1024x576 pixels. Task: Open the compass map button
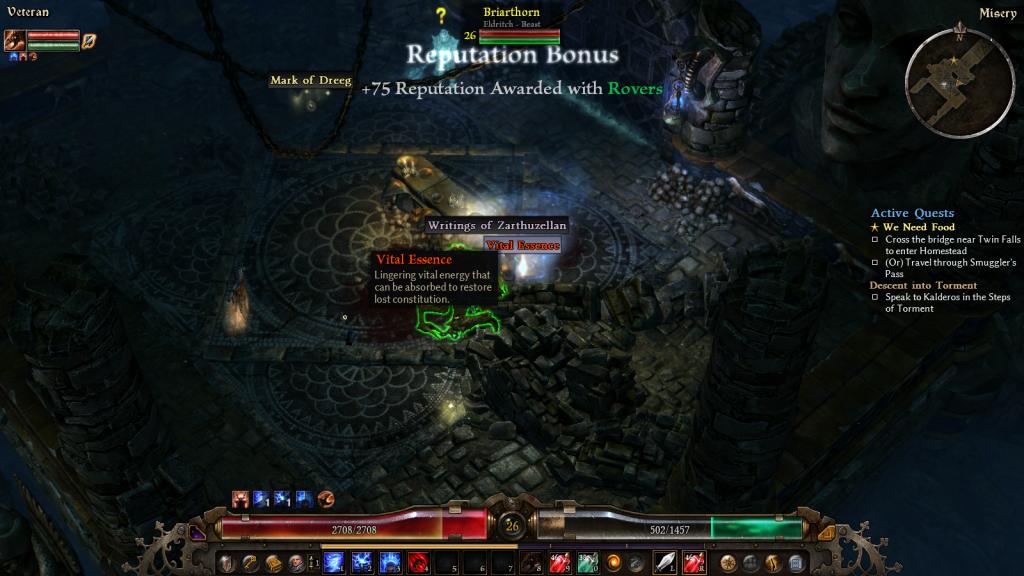728,562
